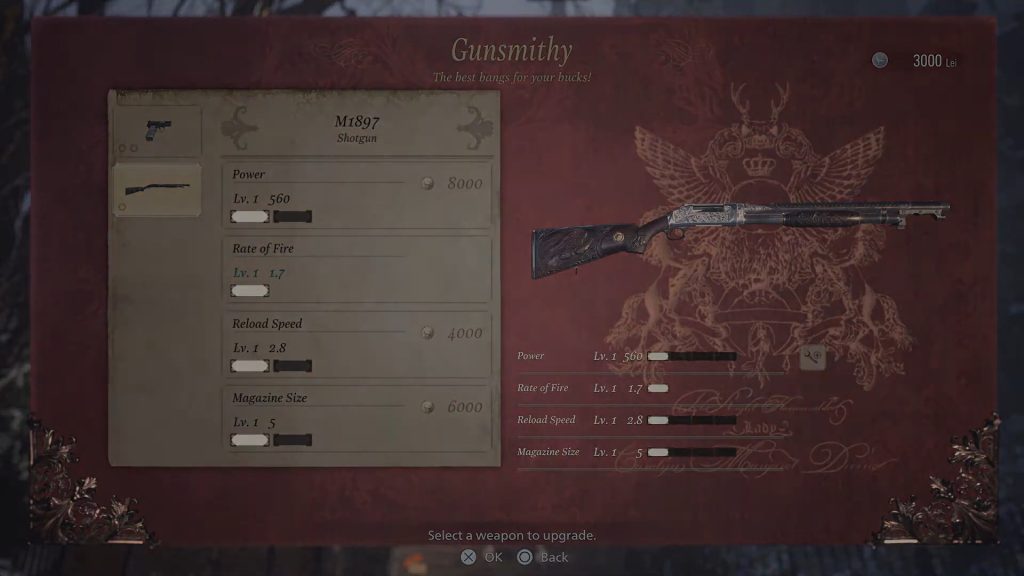Image resolution: width=1024 pixels, height=576 pixels.
Task: Upgrade Reload Speed for 4000 Lei
Action: [357, 344]
